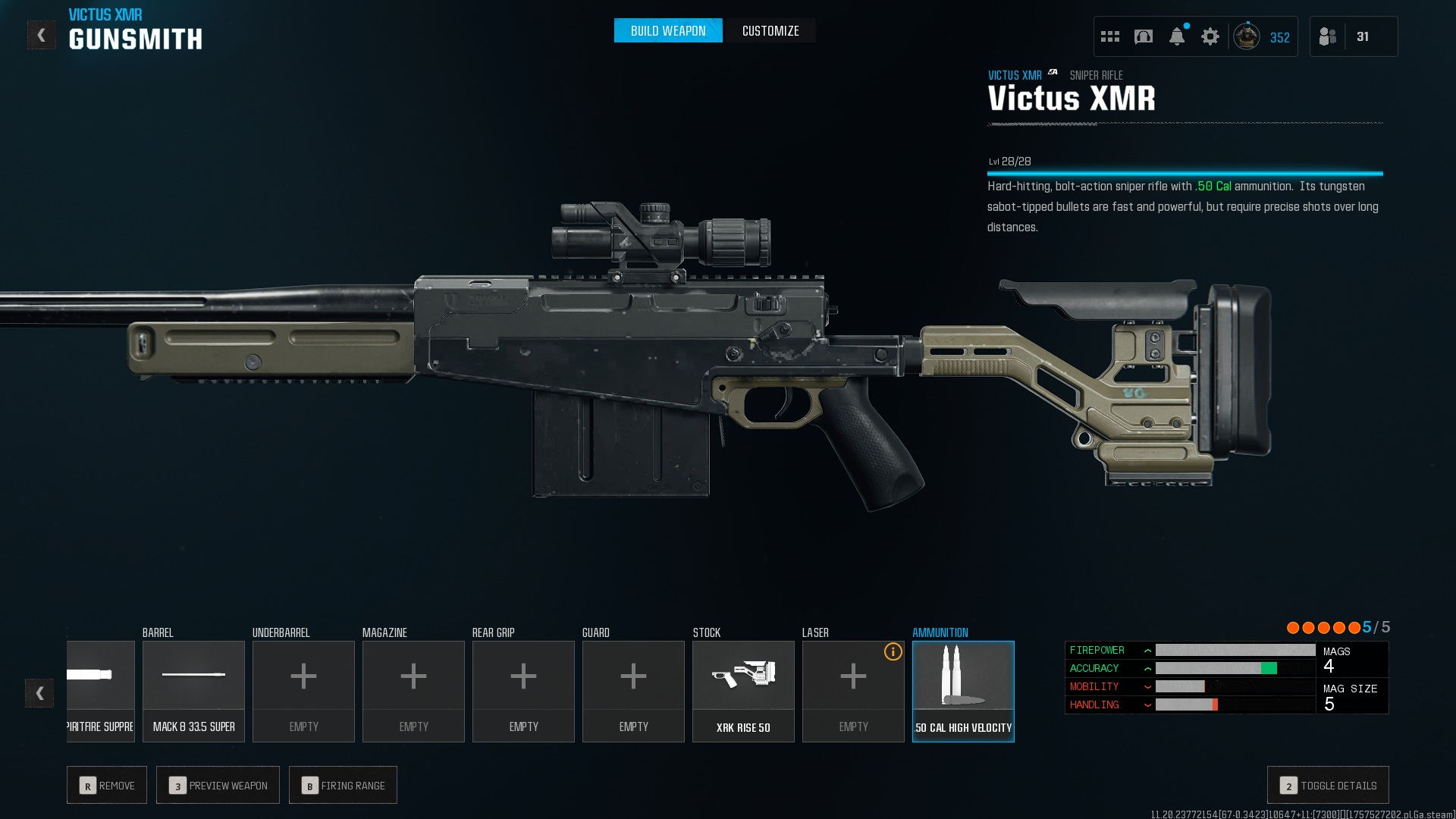Open settings with the gear icon
Screen dimensions: 1456x819
click(1210, 36)
